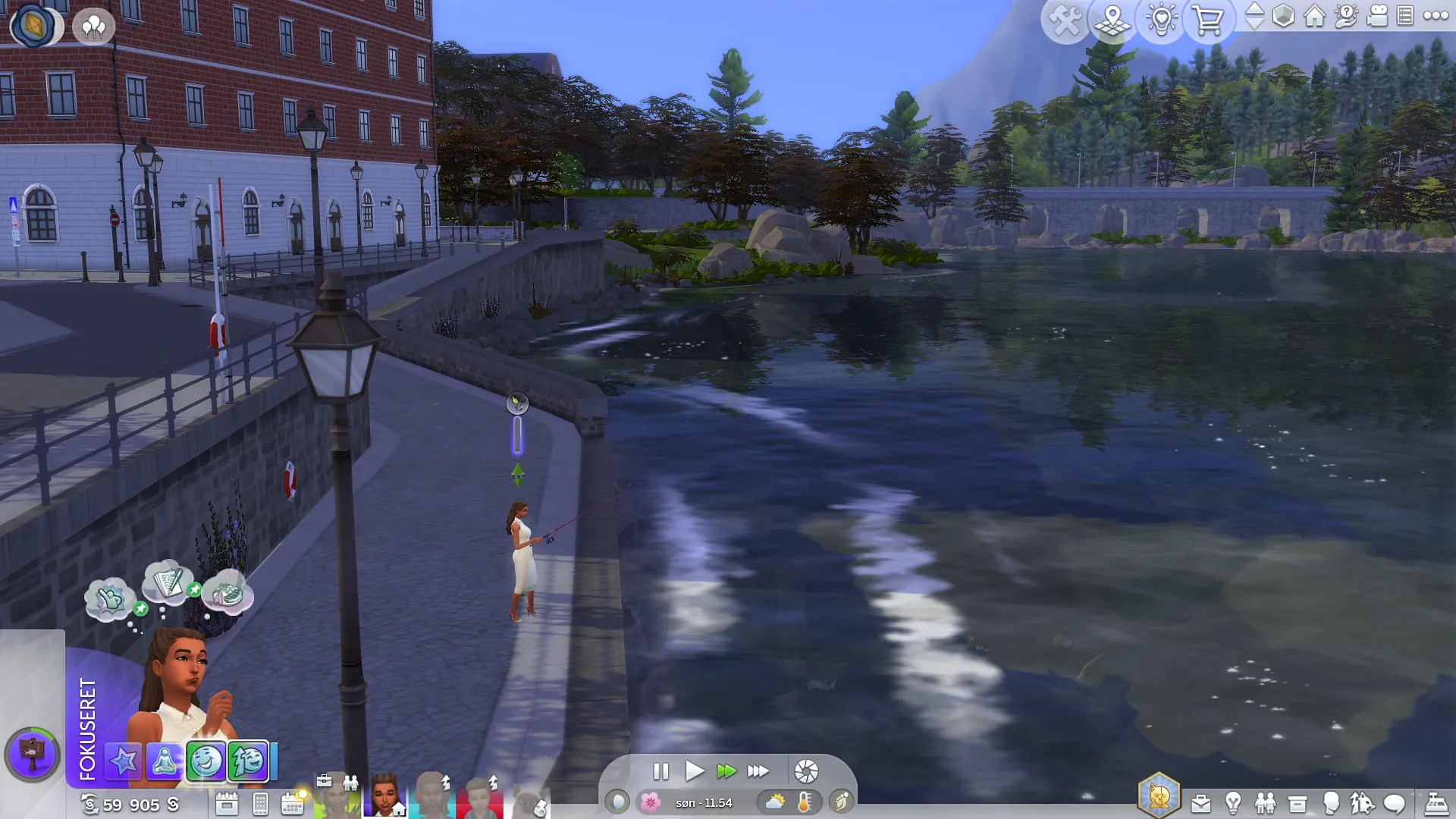Open the calendar with notification dot
This screenshot has width=1456, height=819.
click(293, 804)
